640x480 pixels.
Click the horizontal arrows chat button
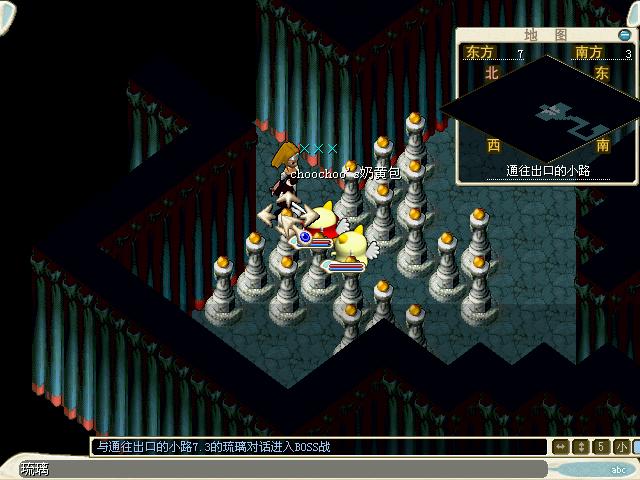[x=562, y=446]
